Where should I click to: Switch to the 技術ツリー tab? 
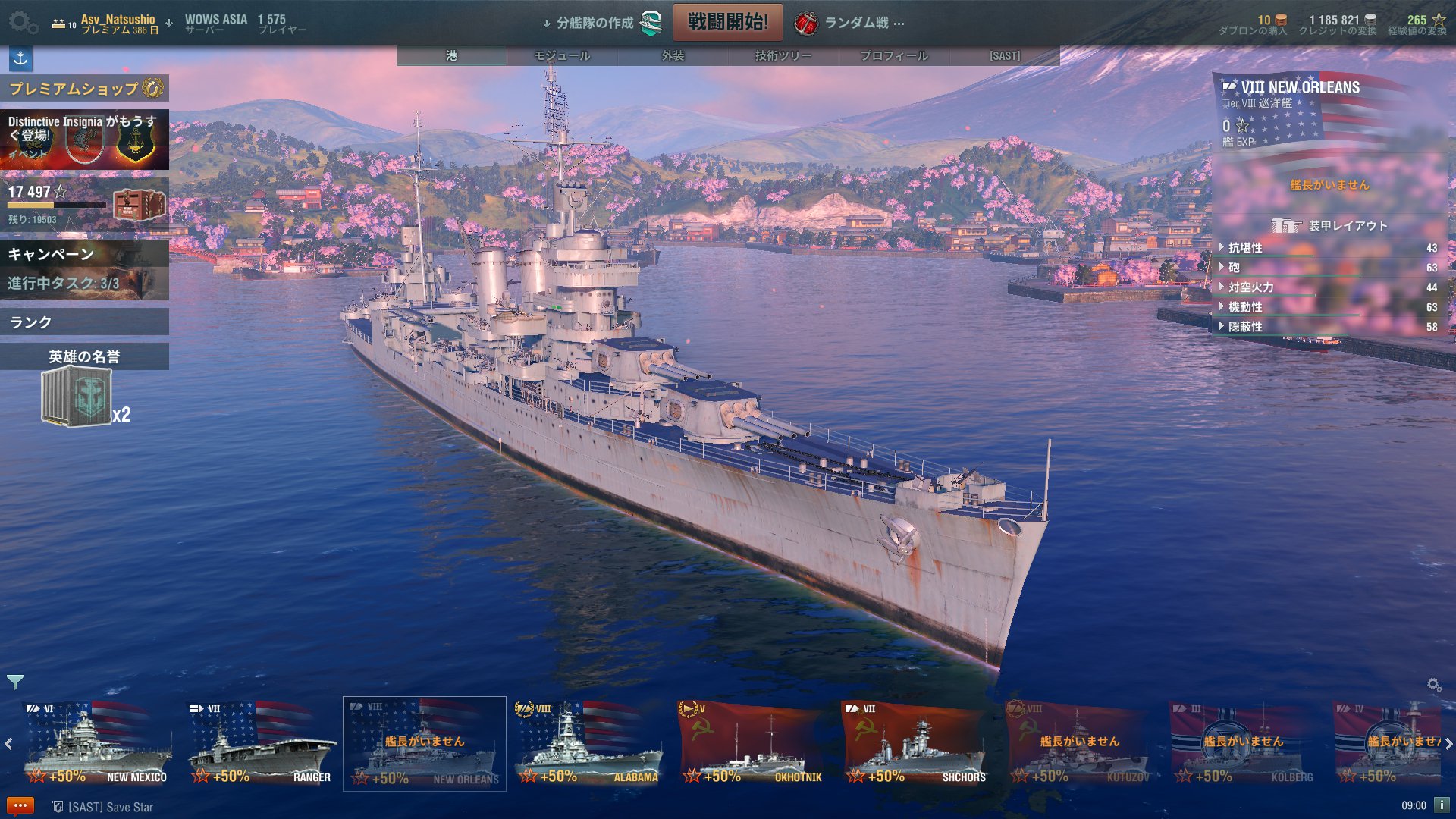click(x=782, y=55)
